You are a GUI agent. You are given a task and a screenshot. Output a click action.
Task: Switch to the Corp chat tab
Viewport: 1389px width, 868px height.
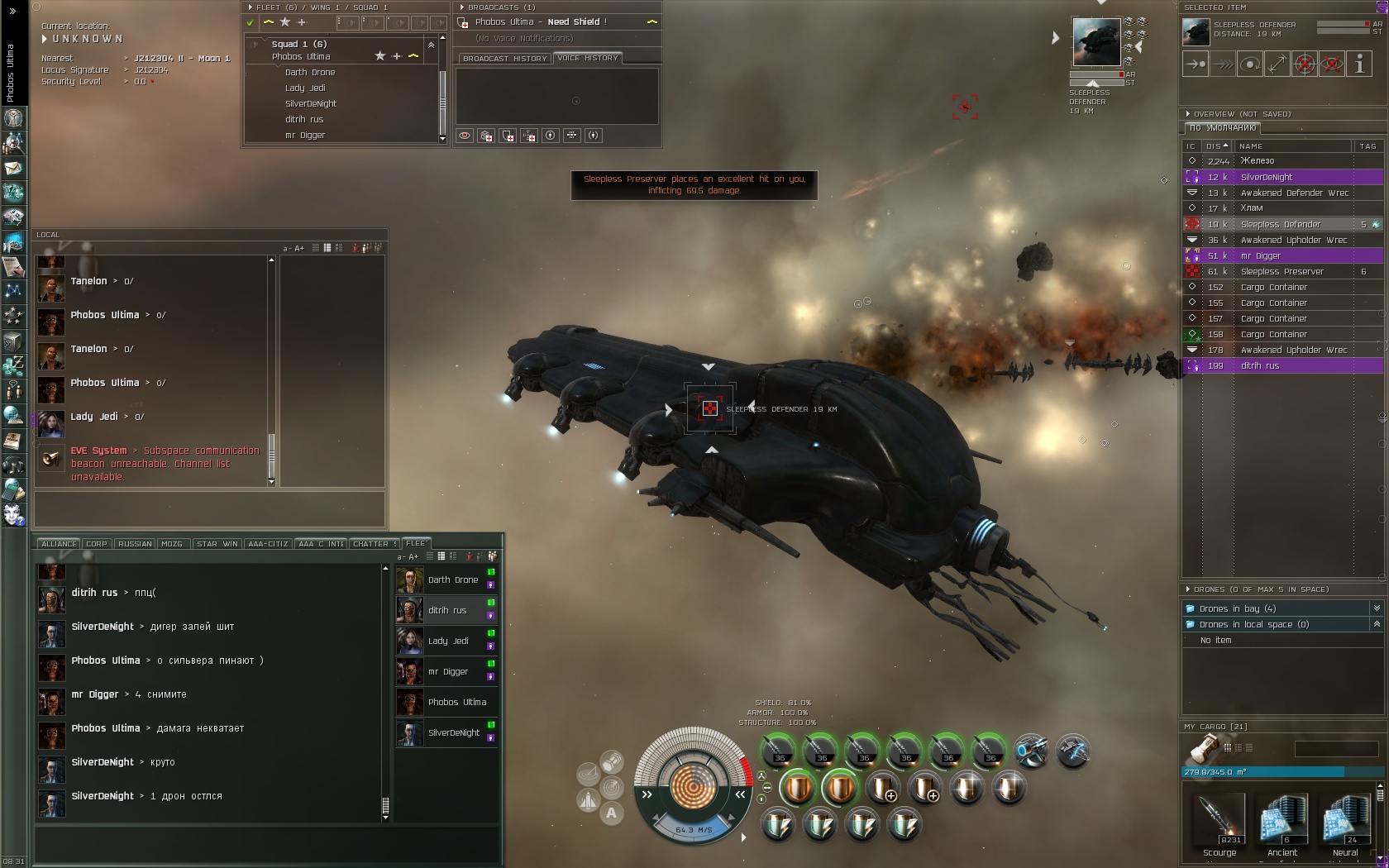point(97,544)
